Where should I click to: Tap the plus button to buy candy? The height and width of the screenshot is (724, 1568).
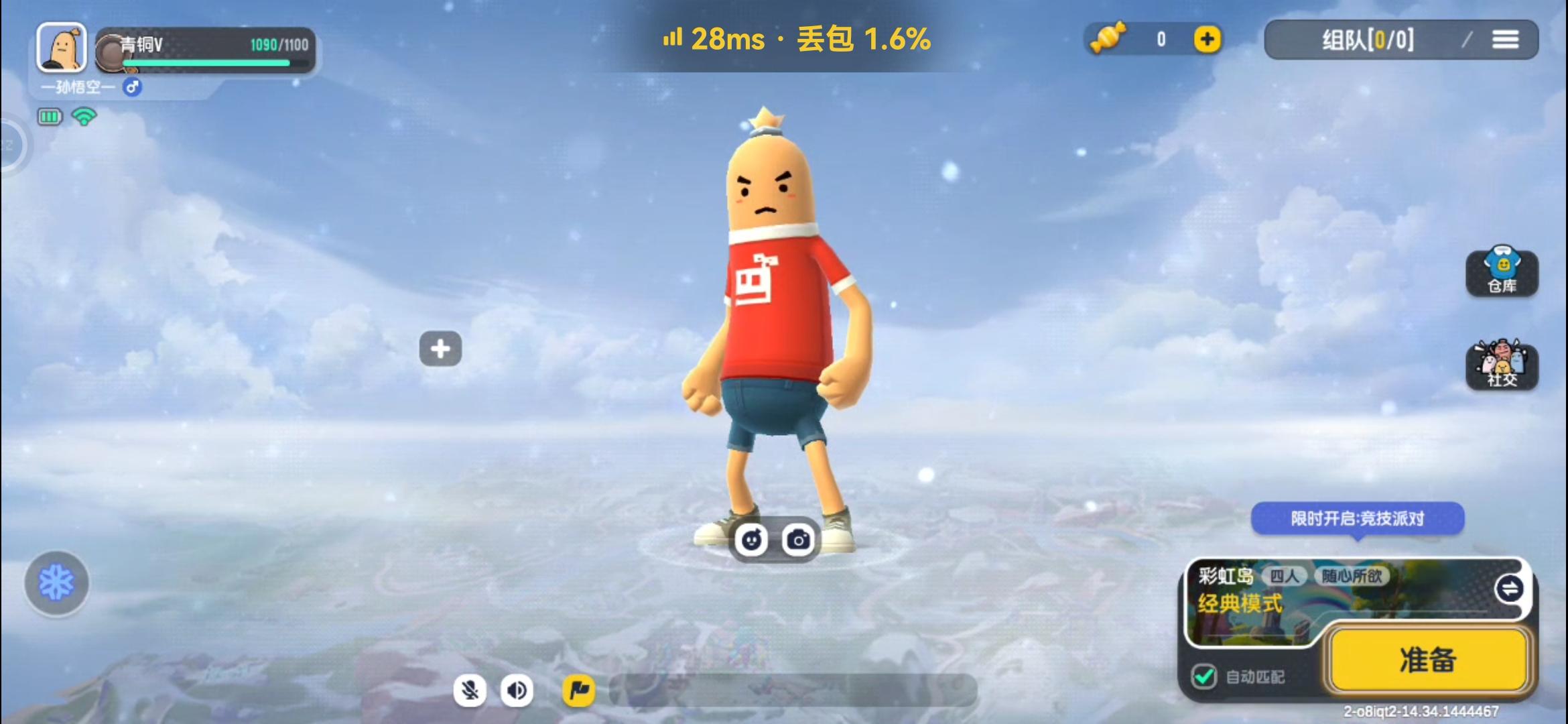point(1206,39)
